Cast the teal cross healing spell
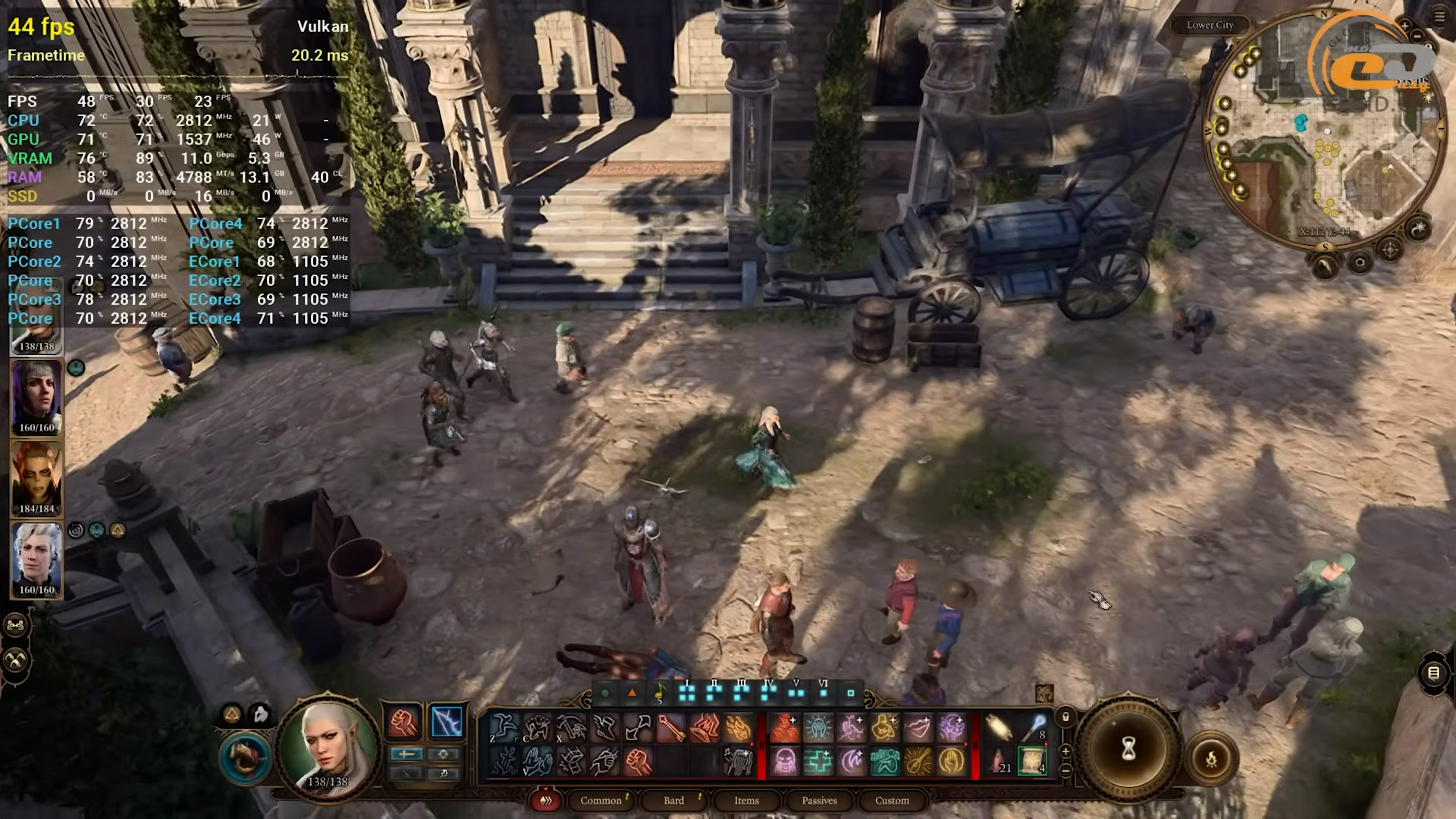This screenshot has width=1456, height=819. point(817,761)
